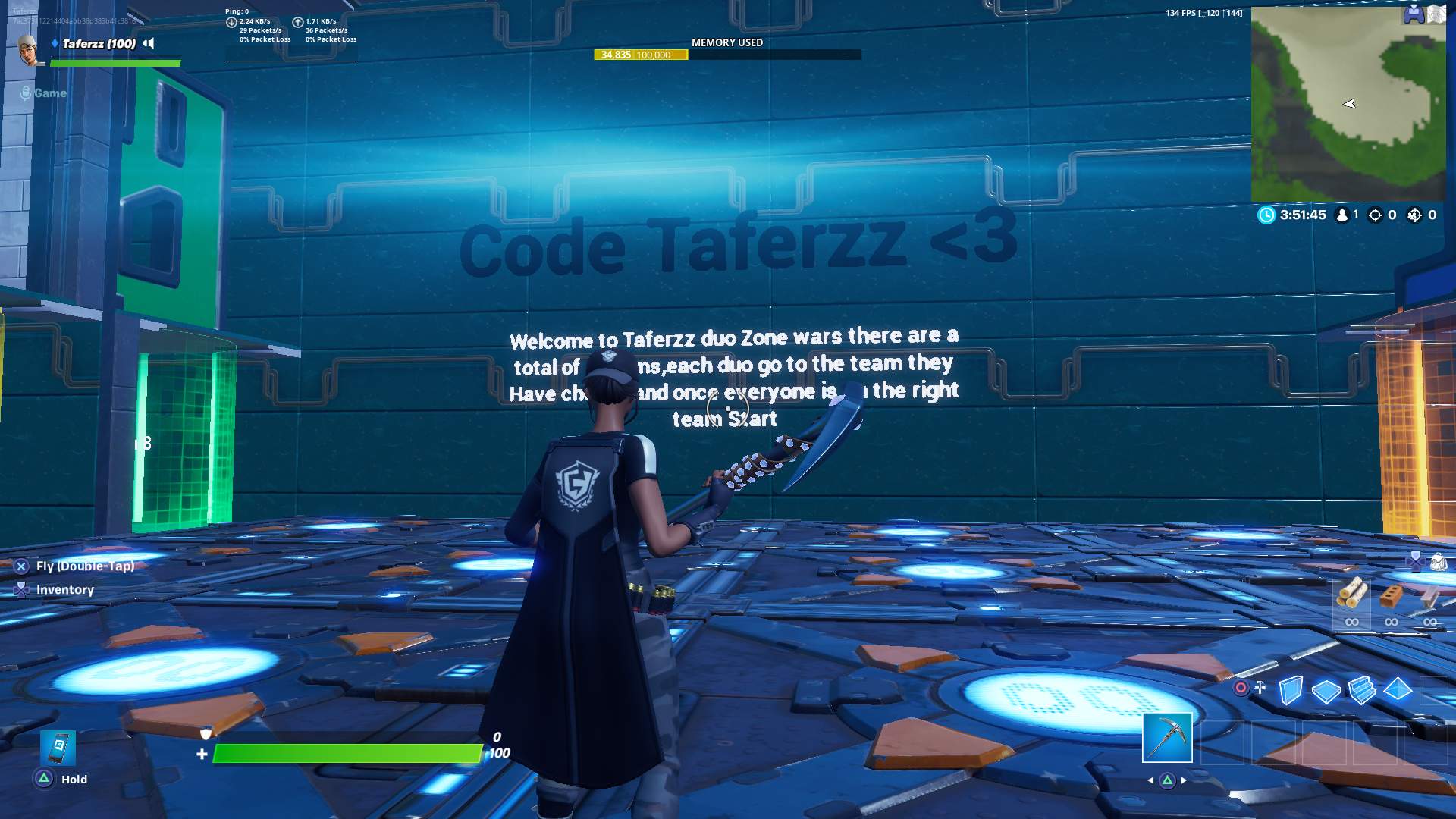Toggle Fly mode via Double-Tap control

[x=20, y=566]
